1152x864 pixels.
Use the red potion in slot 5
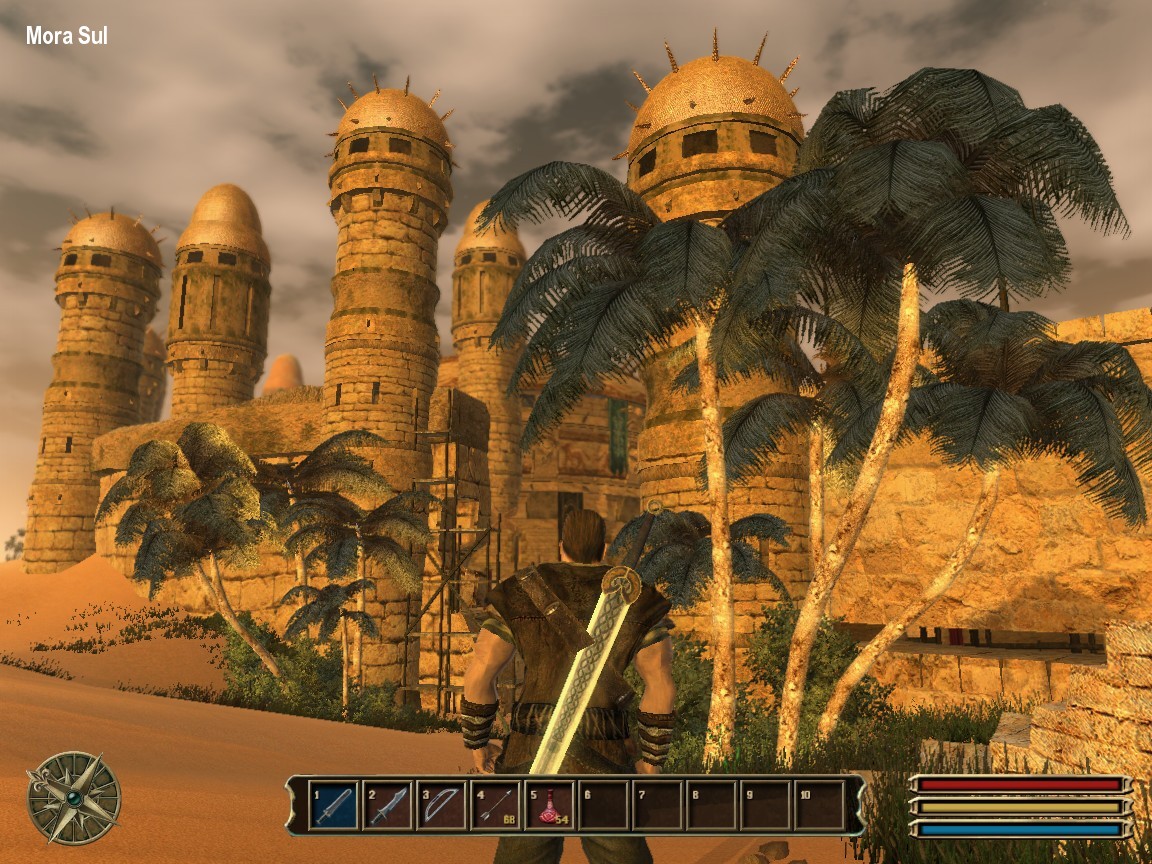coord(549,805)
